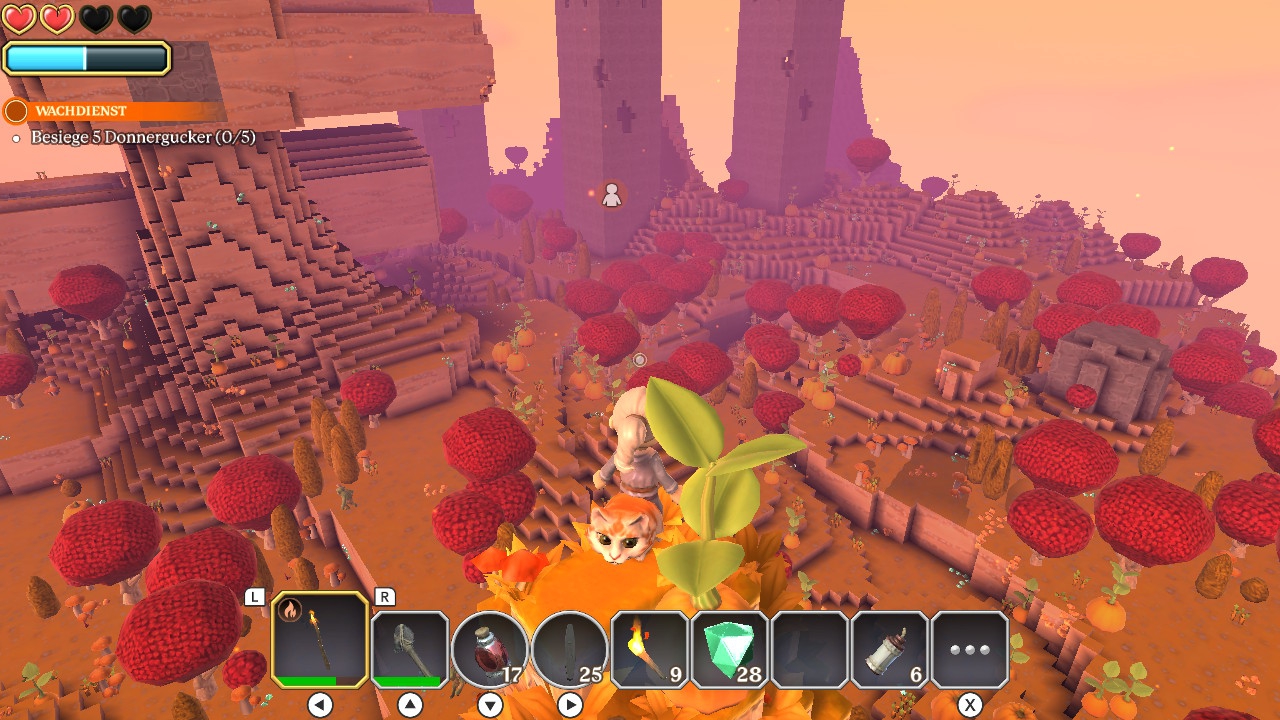This screenshot has width=1280, height=720.
Task: Pick the white canister slot
Action: pyautogui.click(x=890, y=650)
